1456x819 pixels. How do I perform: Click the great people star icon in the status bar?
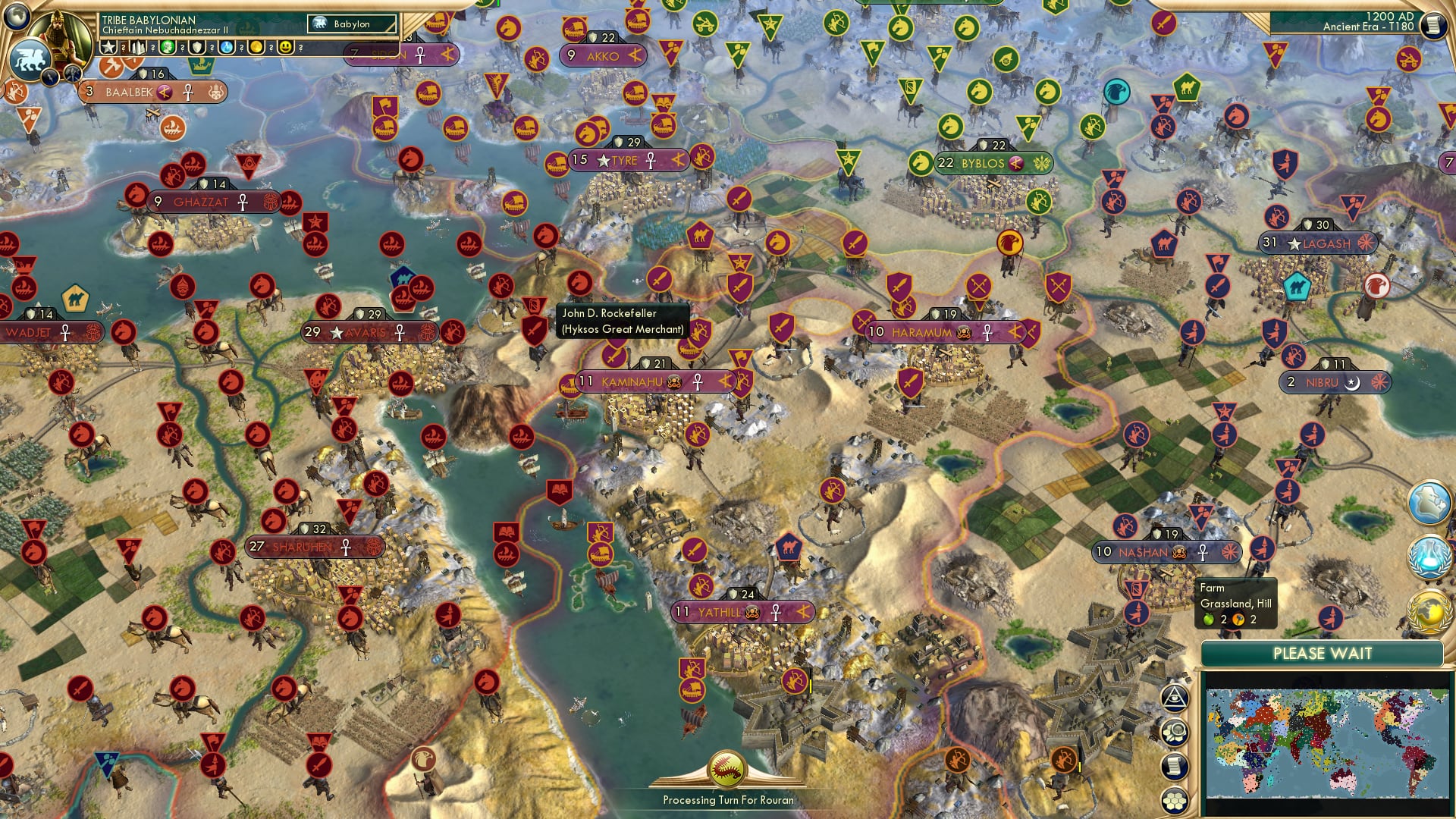108,47
